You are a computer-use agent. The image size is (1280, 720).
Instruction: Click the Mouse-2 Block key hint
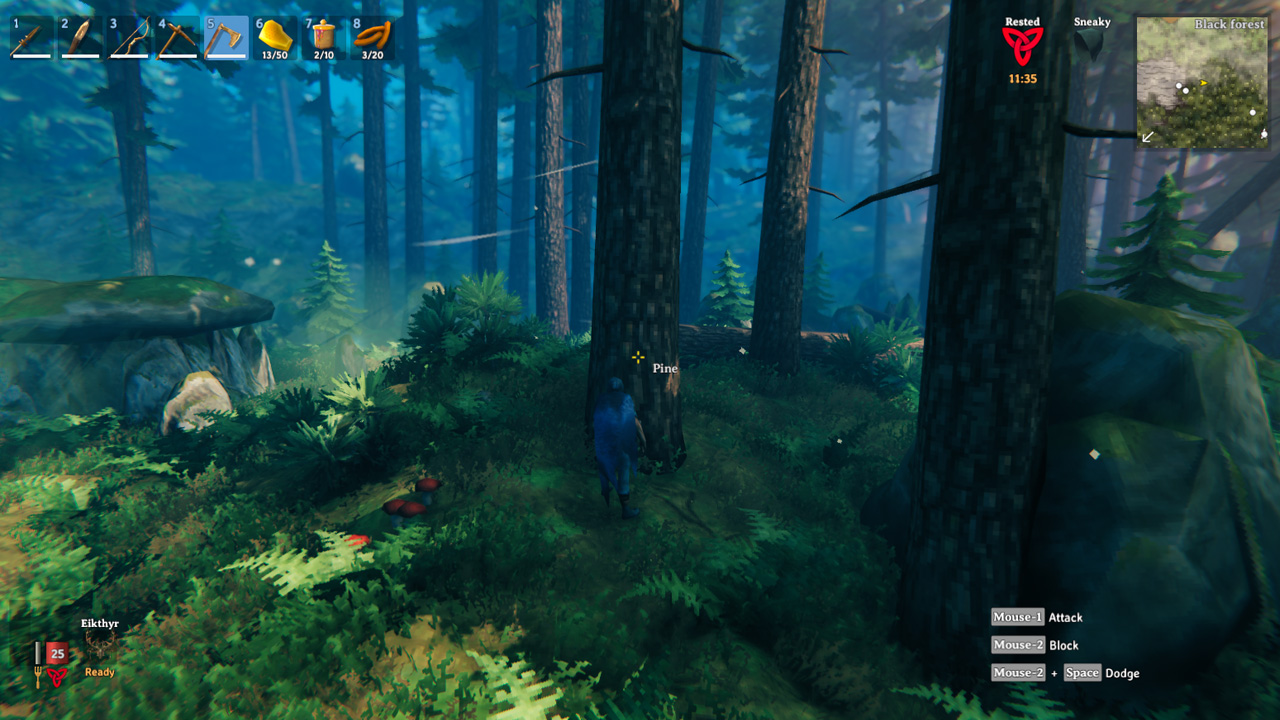(x=1035, y=645)
